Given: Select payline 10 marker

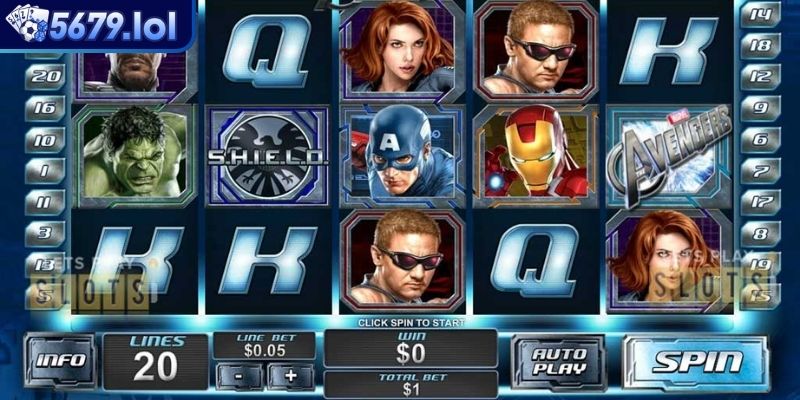Looking at the screenshot, I should [44, 139].
